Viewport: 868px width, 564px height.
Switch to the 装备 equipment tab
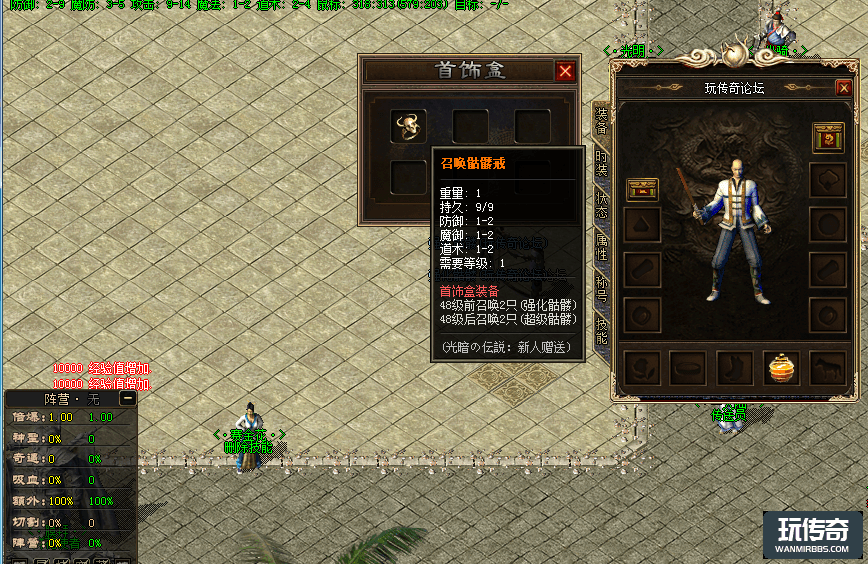(x=601, y=118)
